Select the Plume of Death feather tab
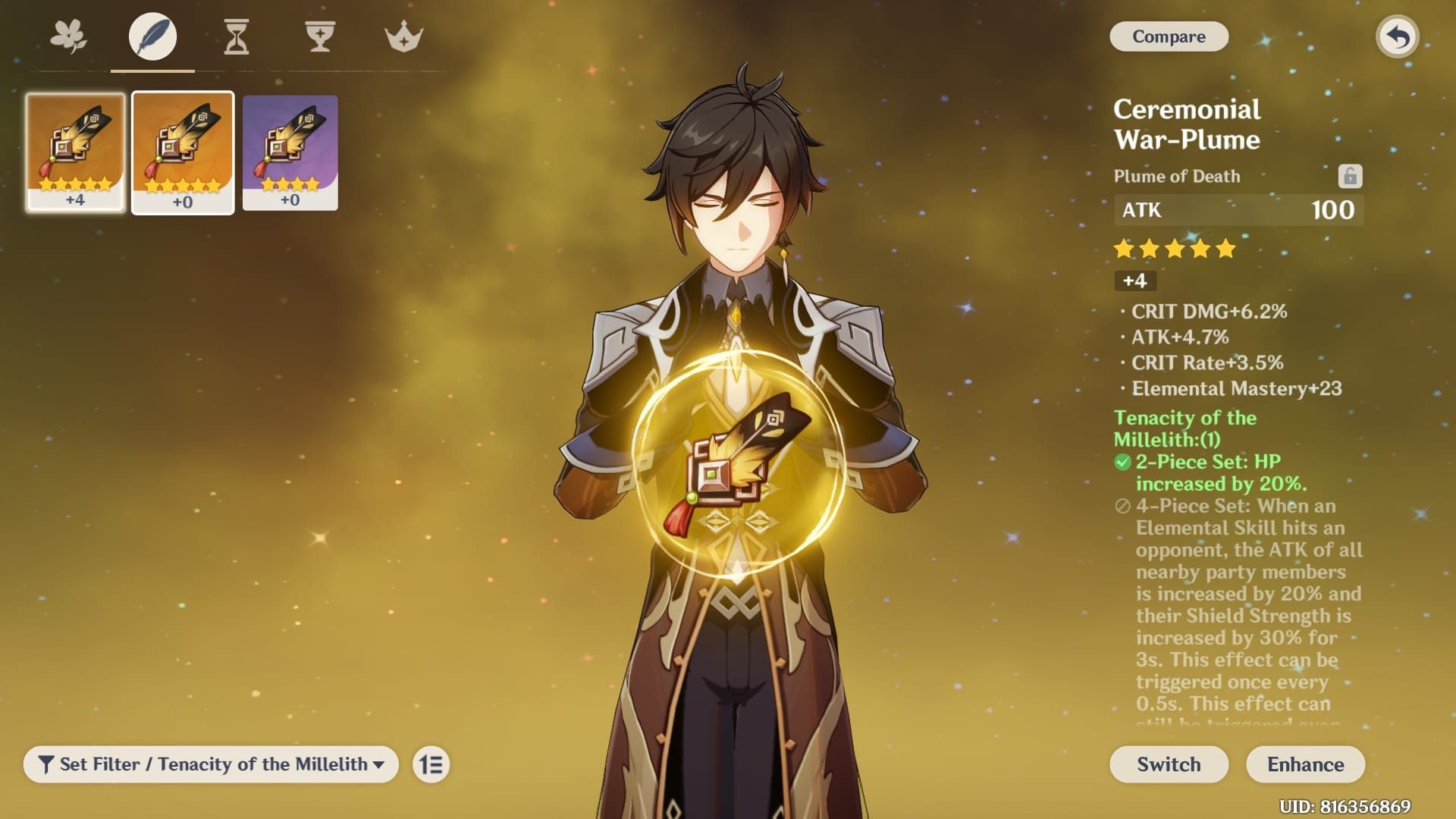Image resolution: width=1456 pixels, height=819 pixels. 152,36
